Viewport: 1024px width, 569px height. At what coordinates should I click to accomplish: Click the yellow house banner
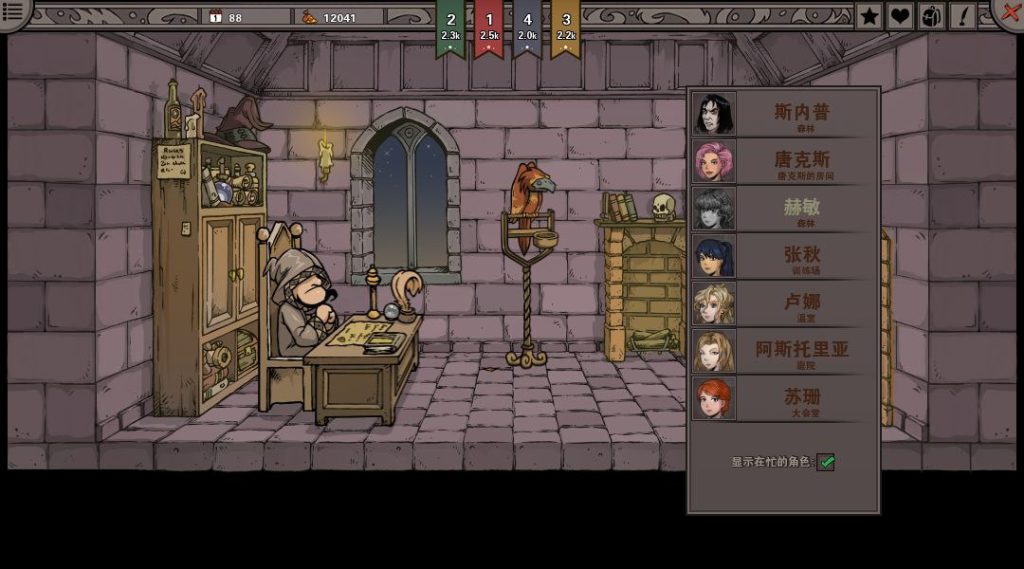[565, 27]
